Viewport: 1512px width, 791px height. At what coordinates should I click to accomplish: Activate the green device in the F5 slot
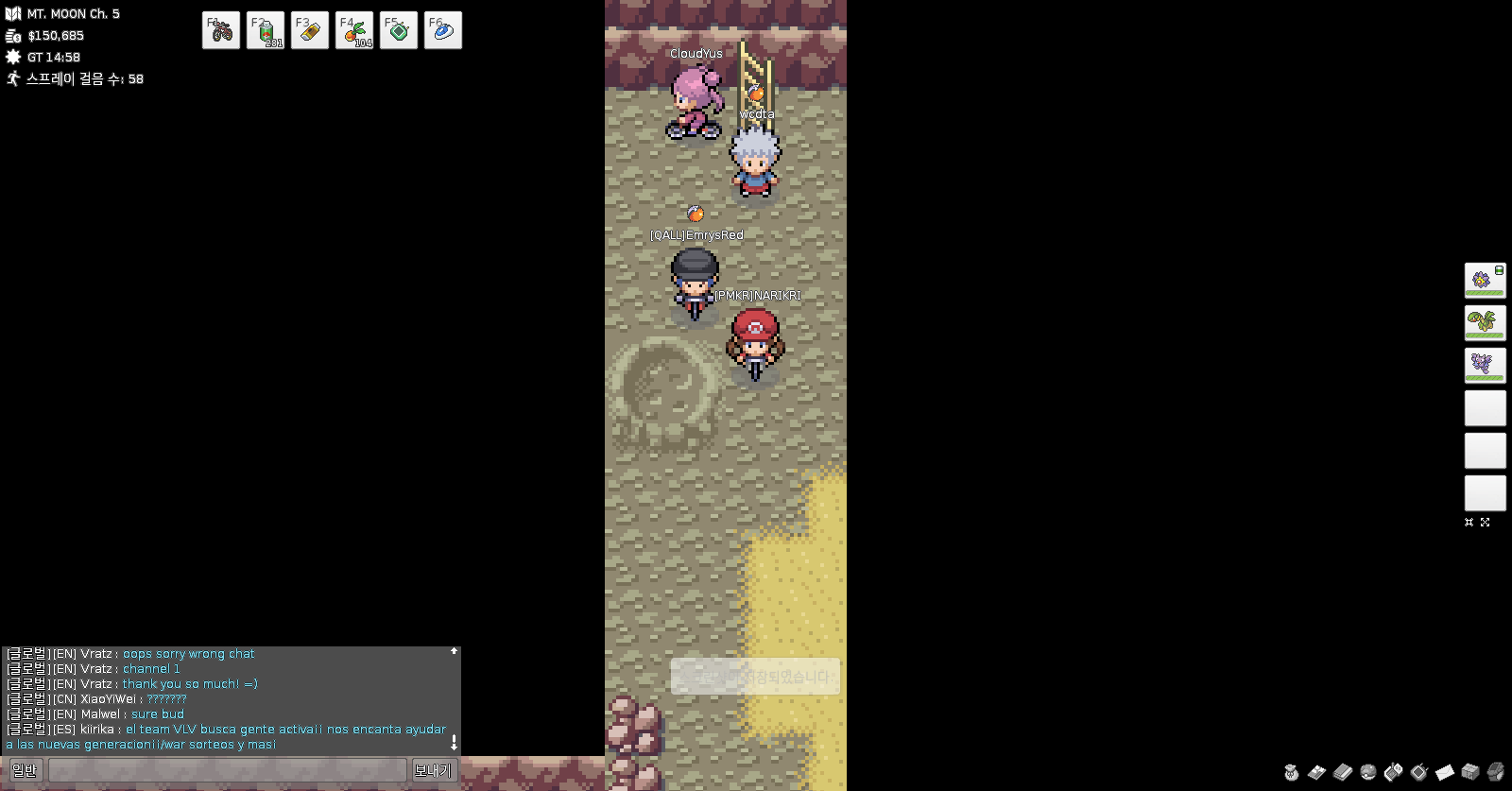[399, 30]
